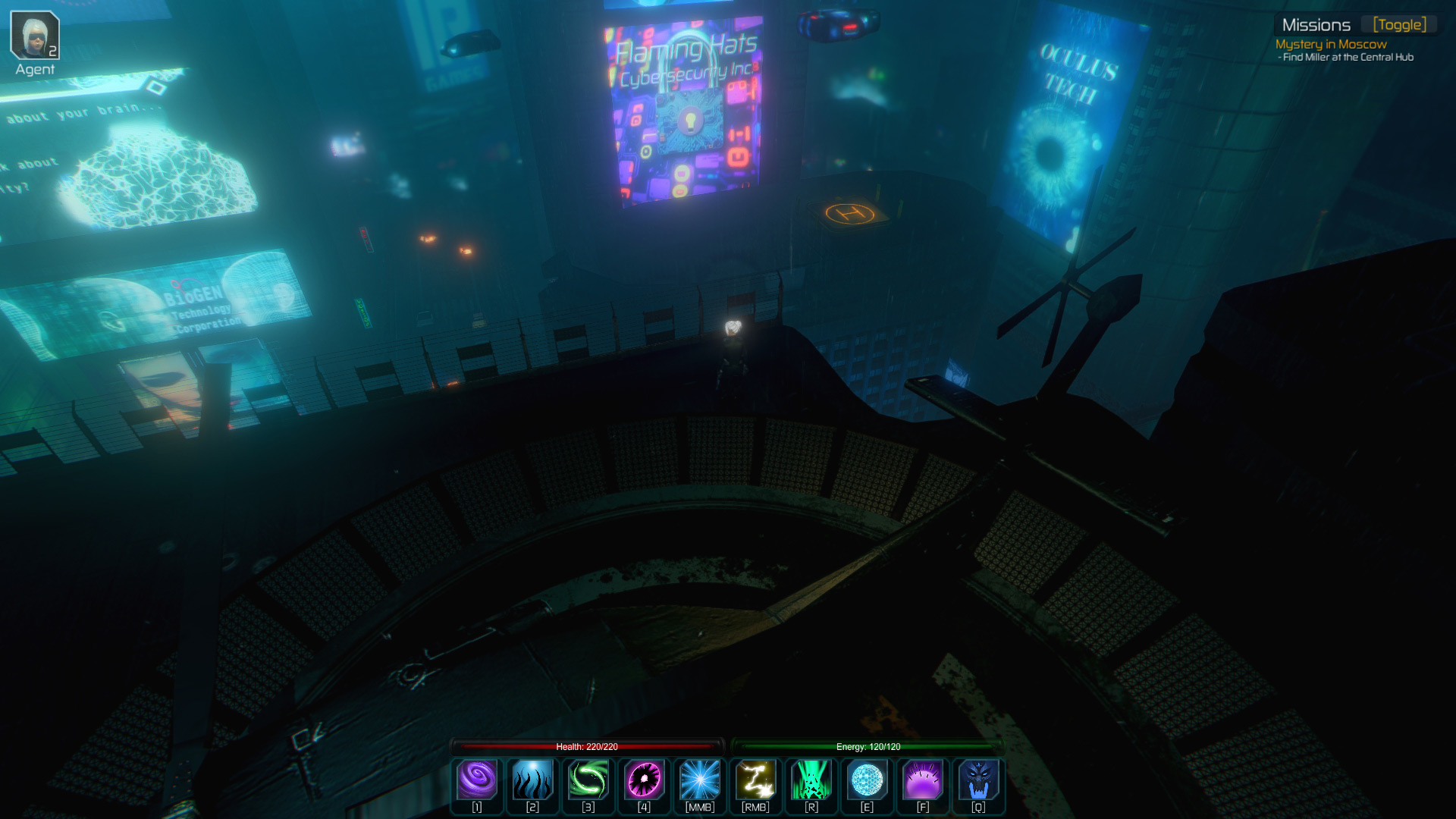Image resolution: width=1456 pixels, height=819 pixels.
Task: Activate the blue demon mask ability
Action: tap(978, 780)
